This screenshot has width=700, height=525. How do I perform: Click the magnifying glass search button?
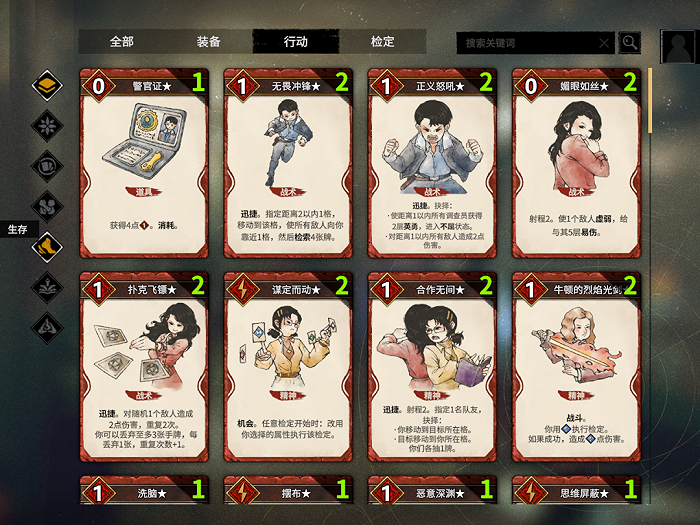point(630,42)
